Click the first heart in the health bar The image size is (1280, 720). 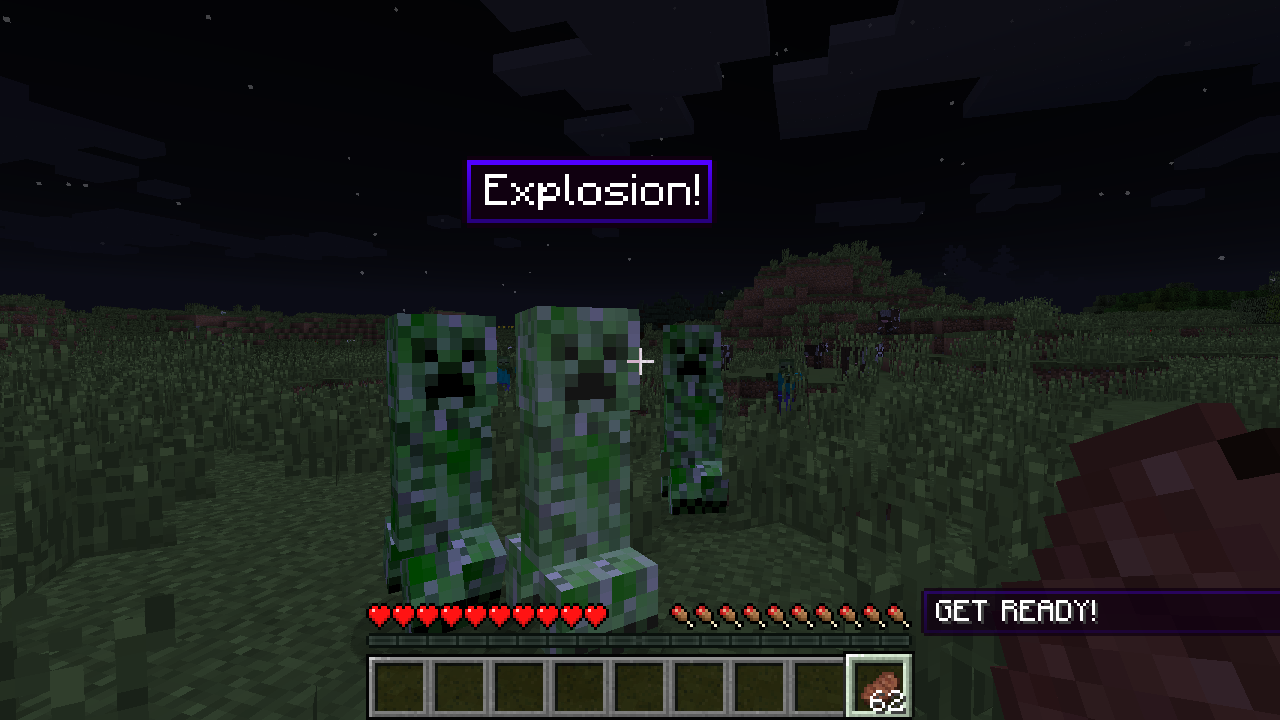coord(380,613)
